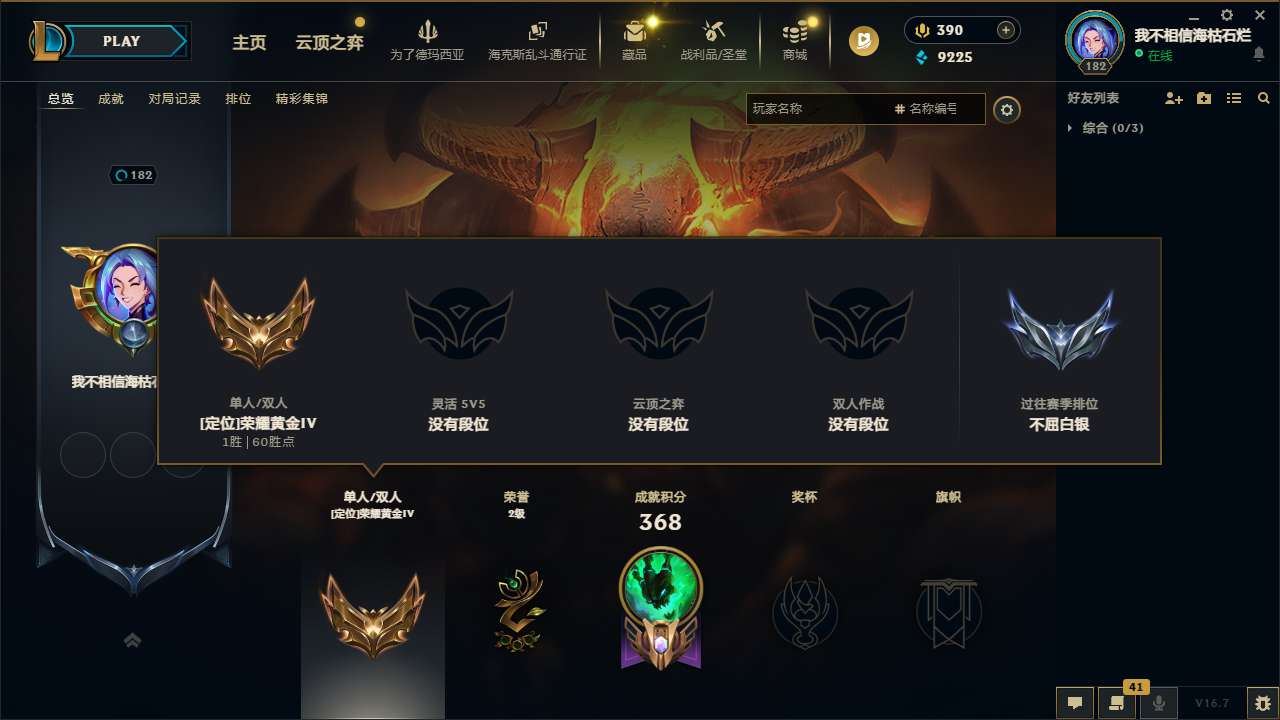
Task: Click the PLAY button
Action: coord(118,41)
